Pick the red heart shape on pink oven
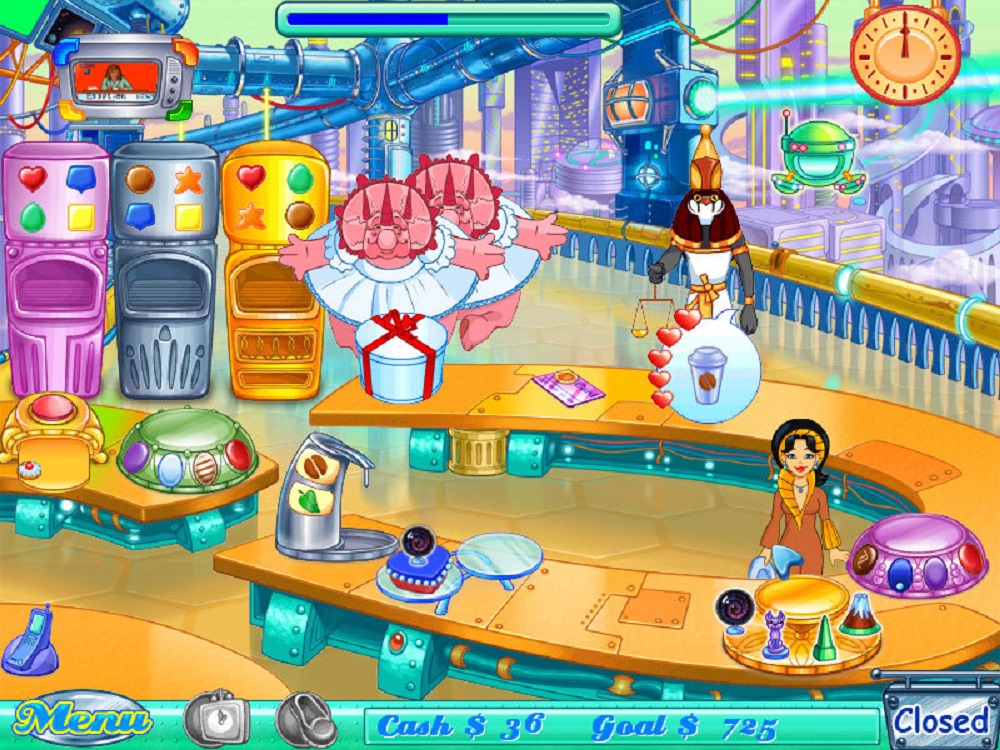 tap(33, 179)
